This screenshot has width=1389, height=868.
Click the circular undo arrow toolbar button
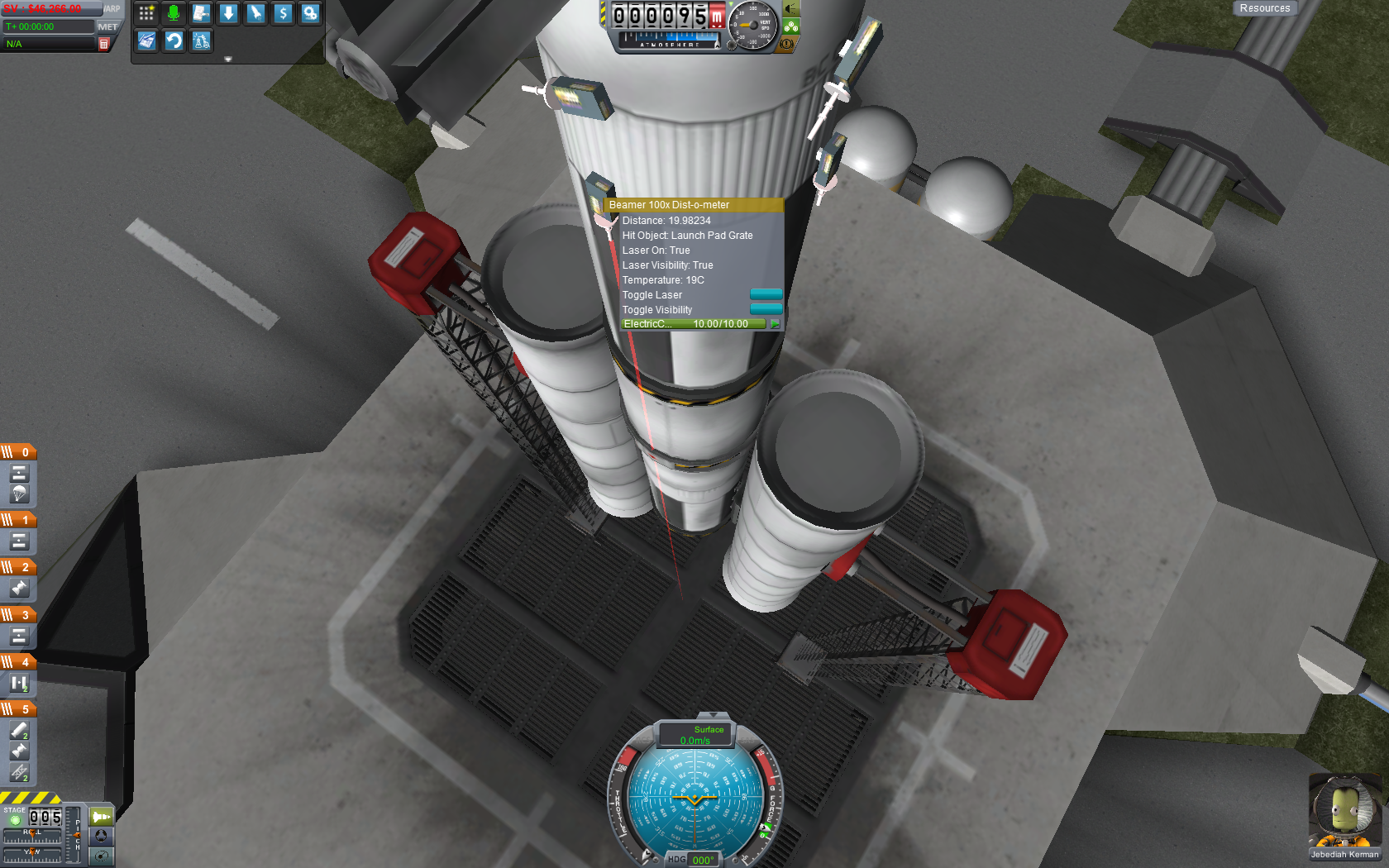click(174, 41)
